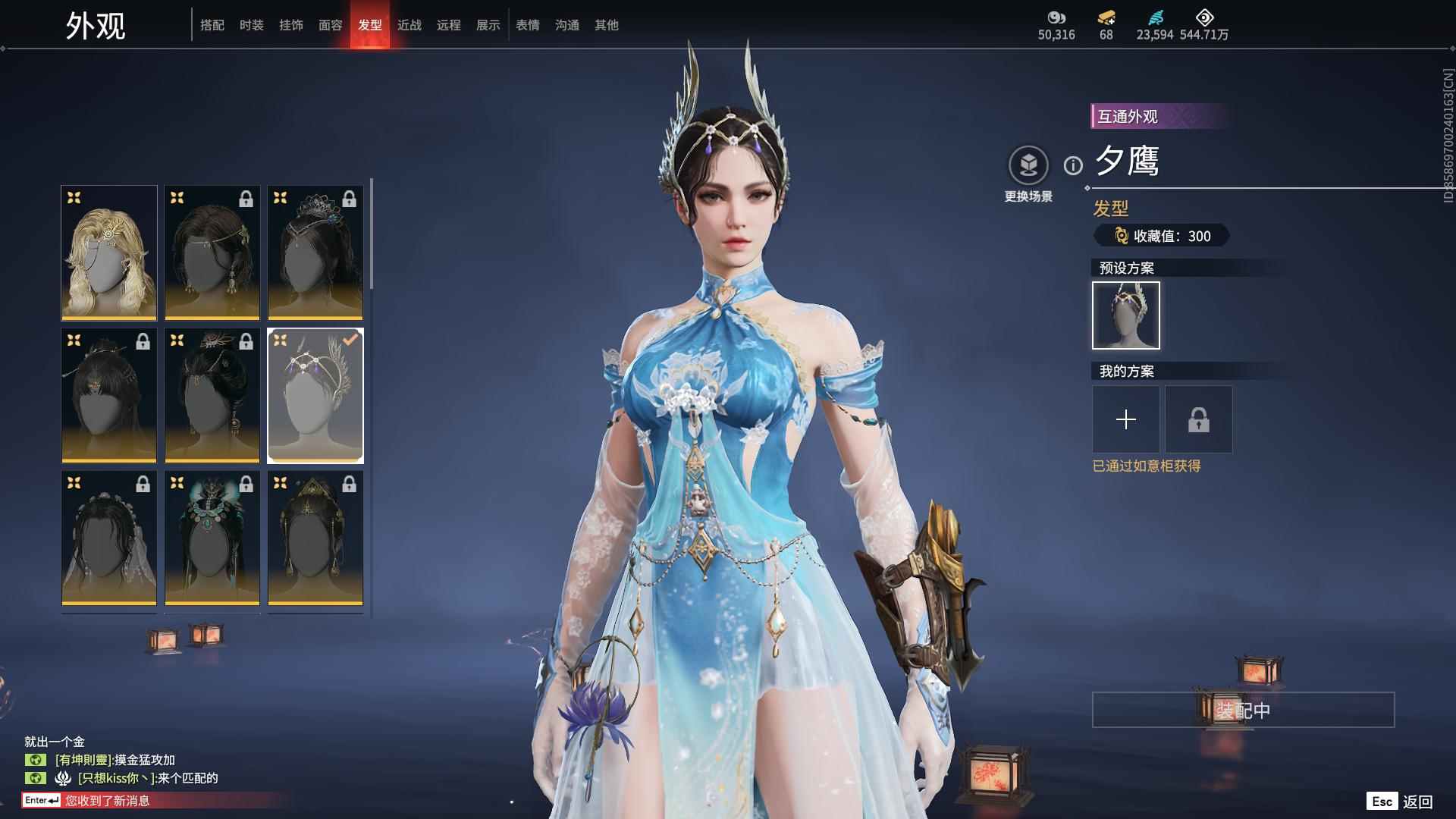The width and height of the screenshot is (1456, 819).
Task: Select the locked white veil hairstyle
Action: click(109, 538)
